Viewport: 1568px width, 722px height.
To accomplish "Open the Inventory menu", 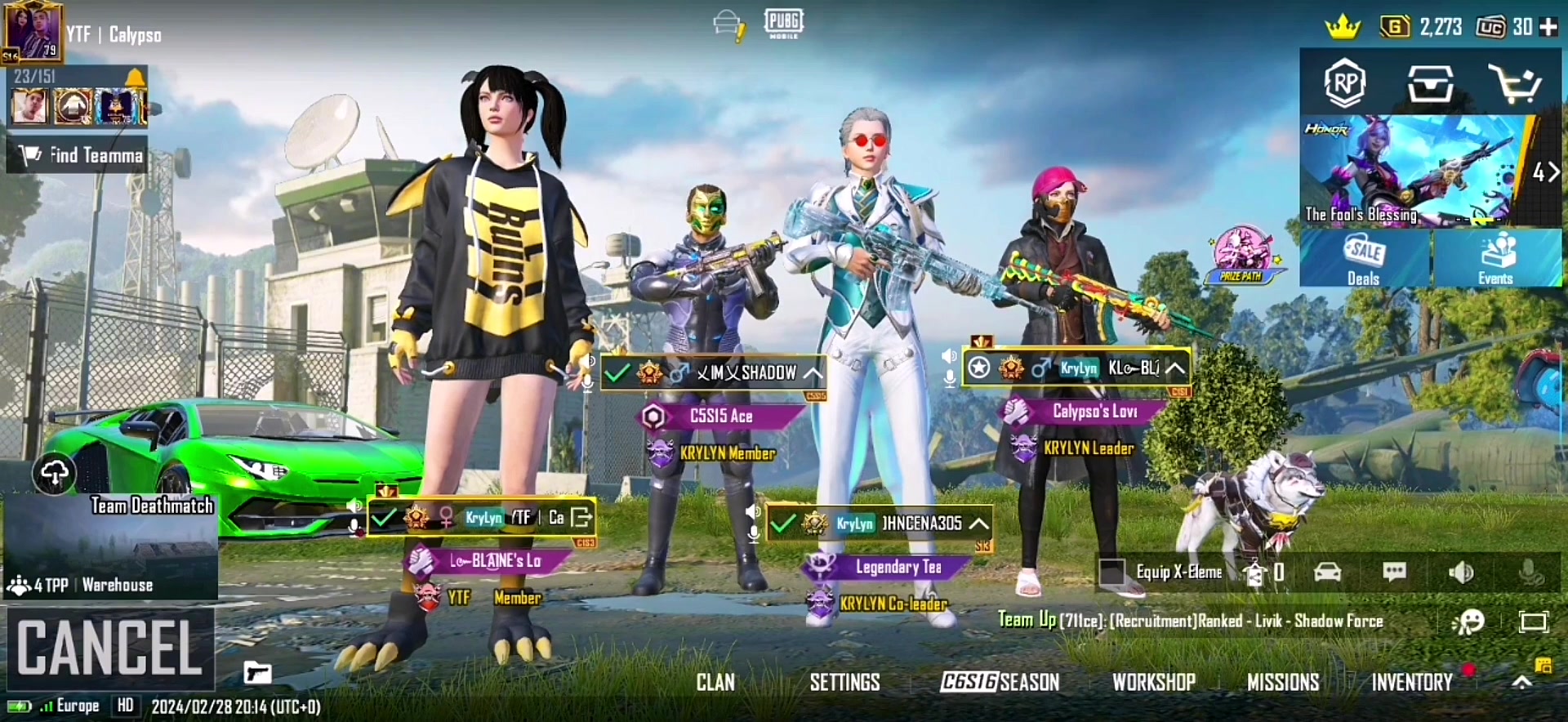I will (1411, 682).
